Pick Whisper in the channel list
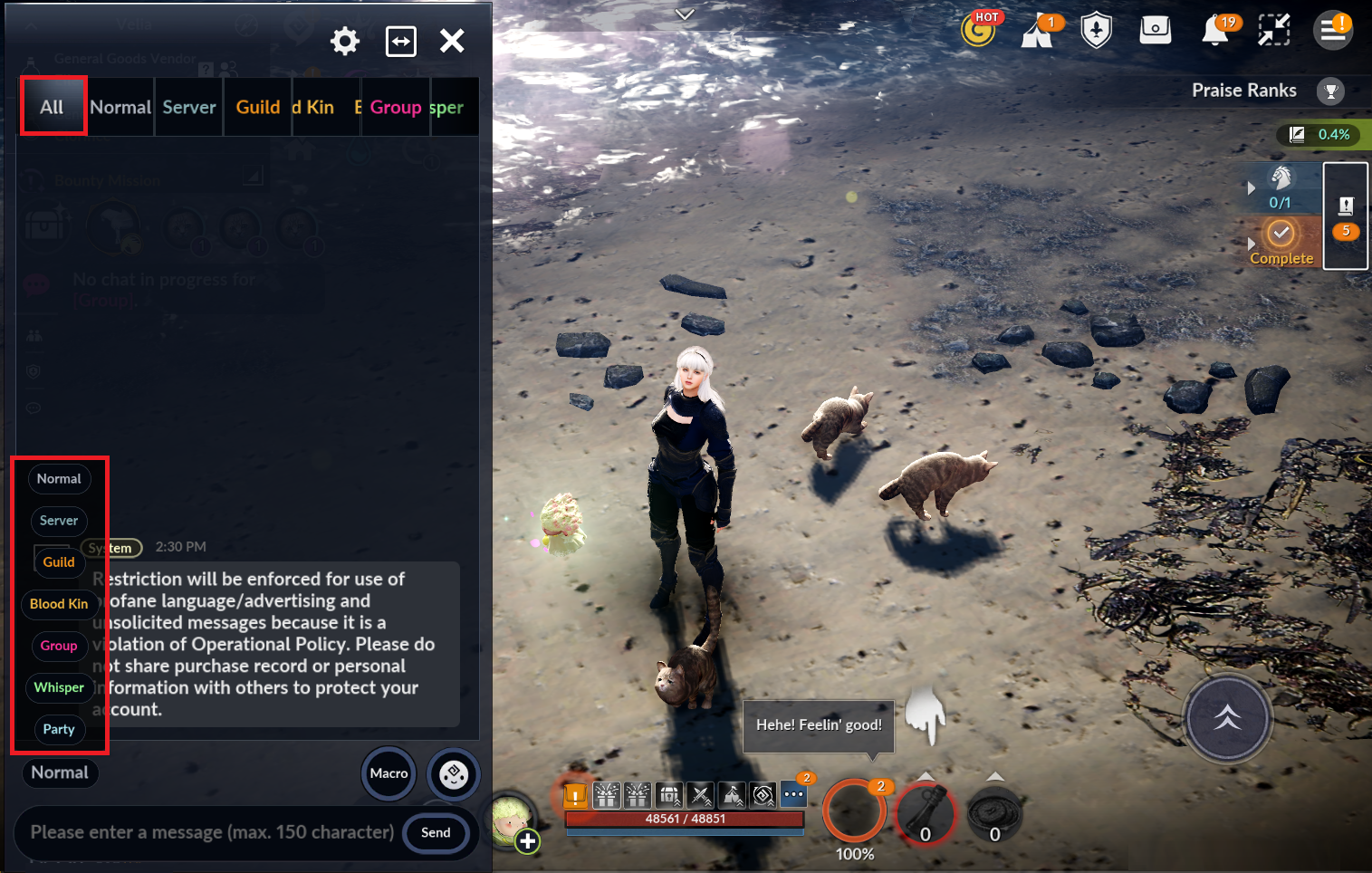Image resolution: width=1372 pixels, height=873 pixels. pyautogui.click(x=59, y=687)
